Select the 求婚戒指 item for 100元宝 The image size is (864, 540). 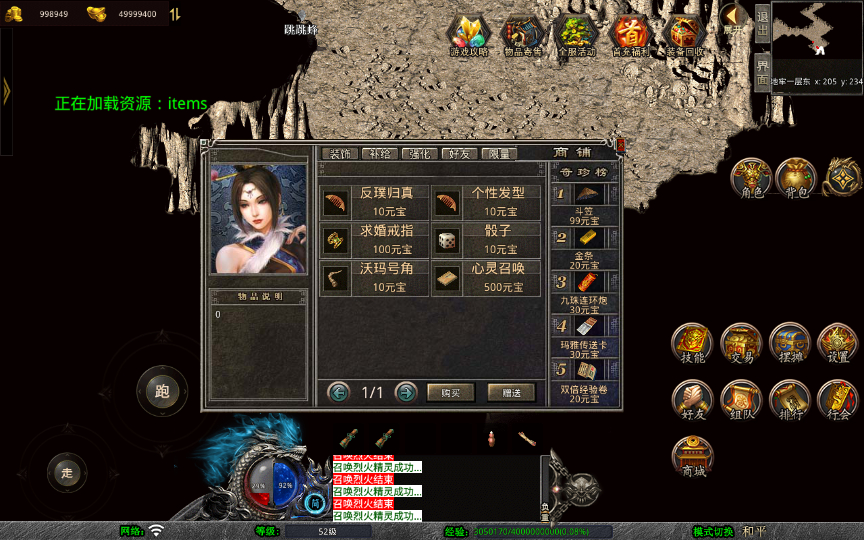coord(376,240)
